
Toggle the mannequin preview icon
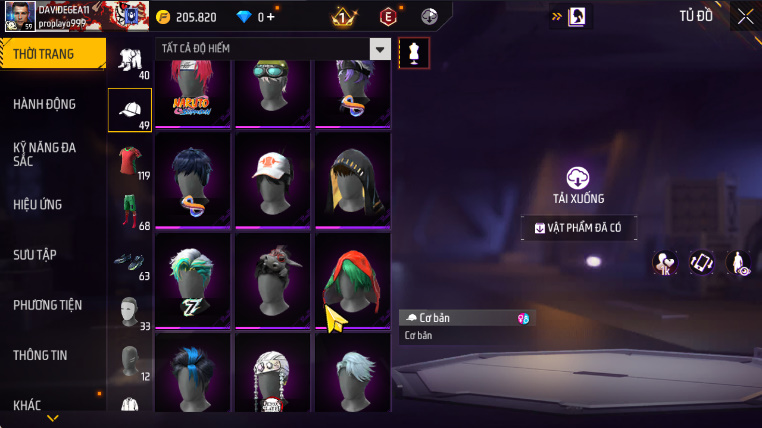414,53
